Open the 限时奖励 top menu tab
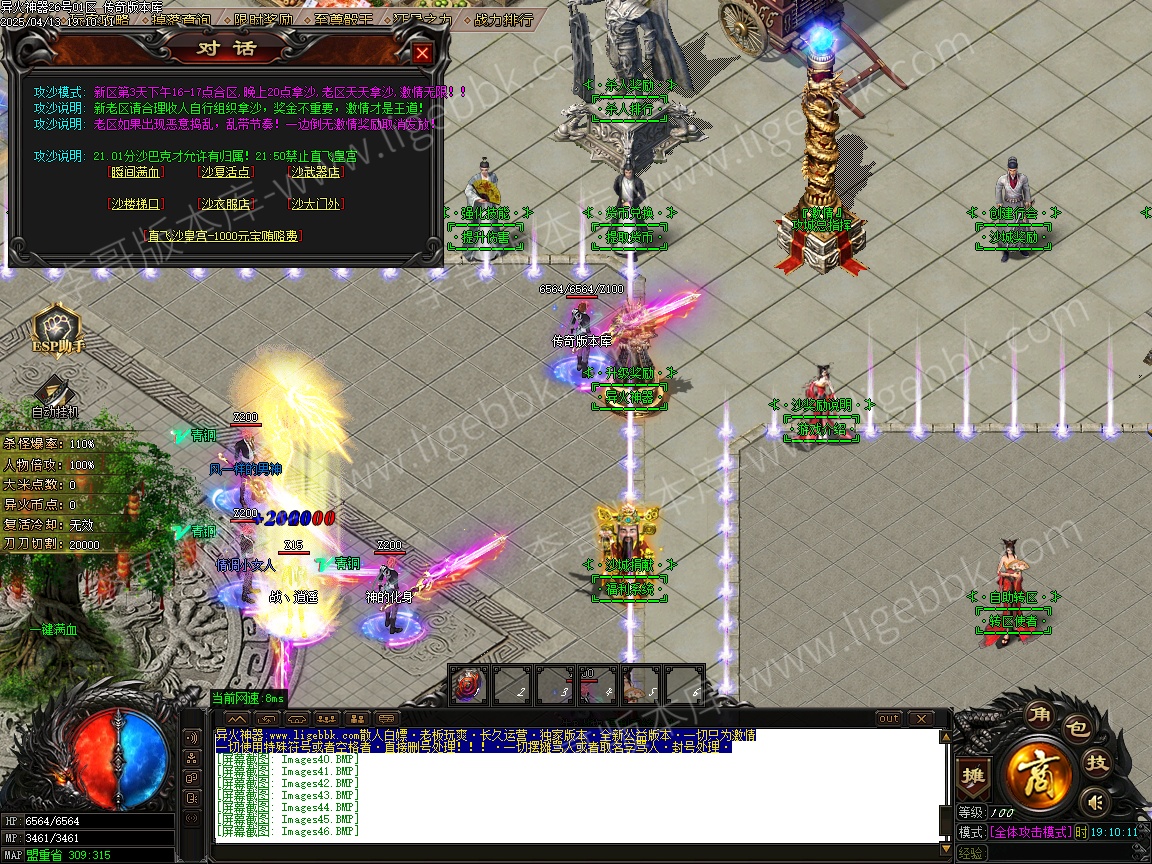1152x864 pixels. tap(264, 19)
